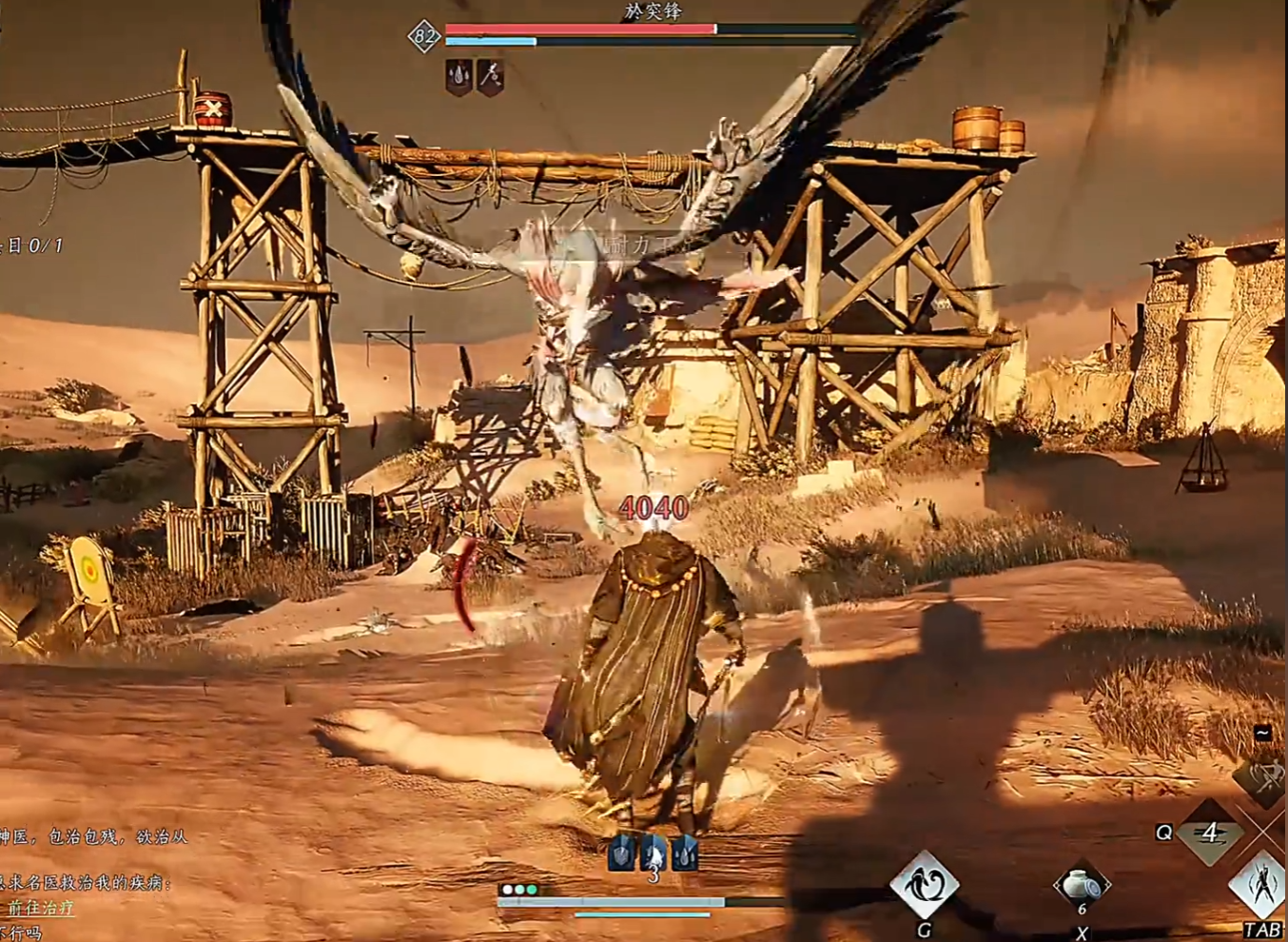This screenshot has height=942, width=1288.
Task: Use the white medicine jar item
Action: [1081, 885]
